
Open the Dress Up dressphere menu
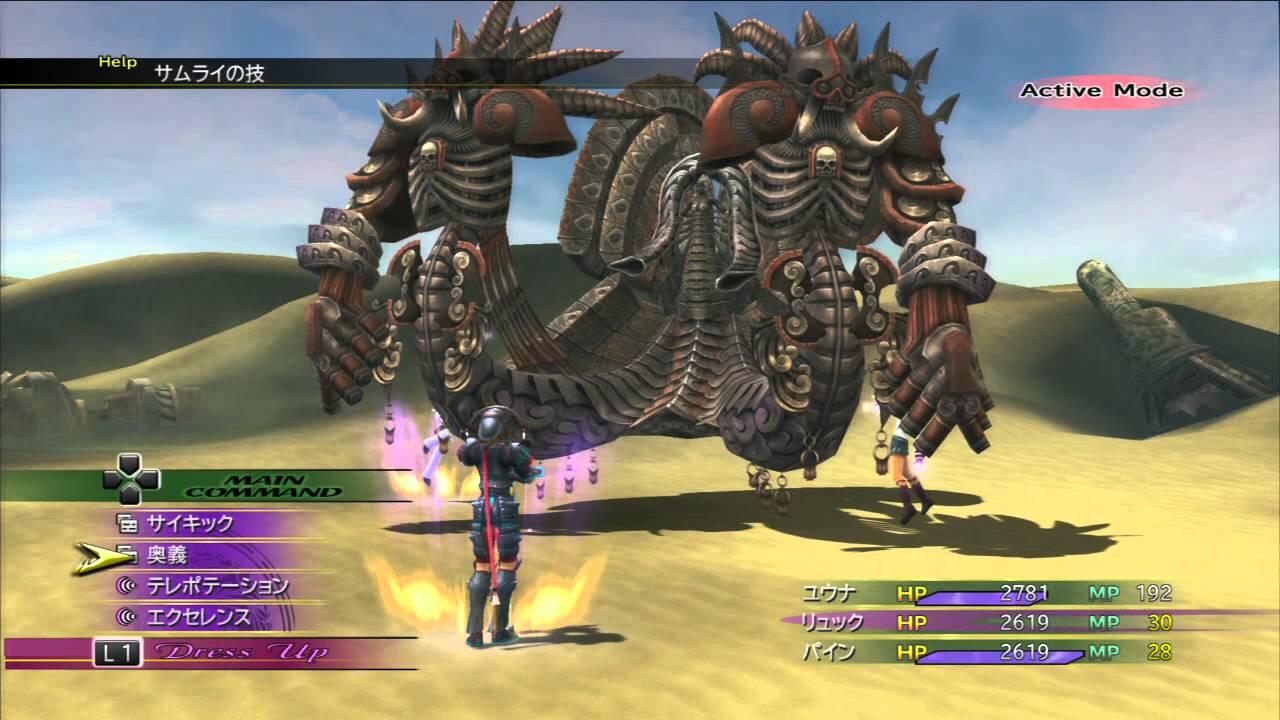240,653
